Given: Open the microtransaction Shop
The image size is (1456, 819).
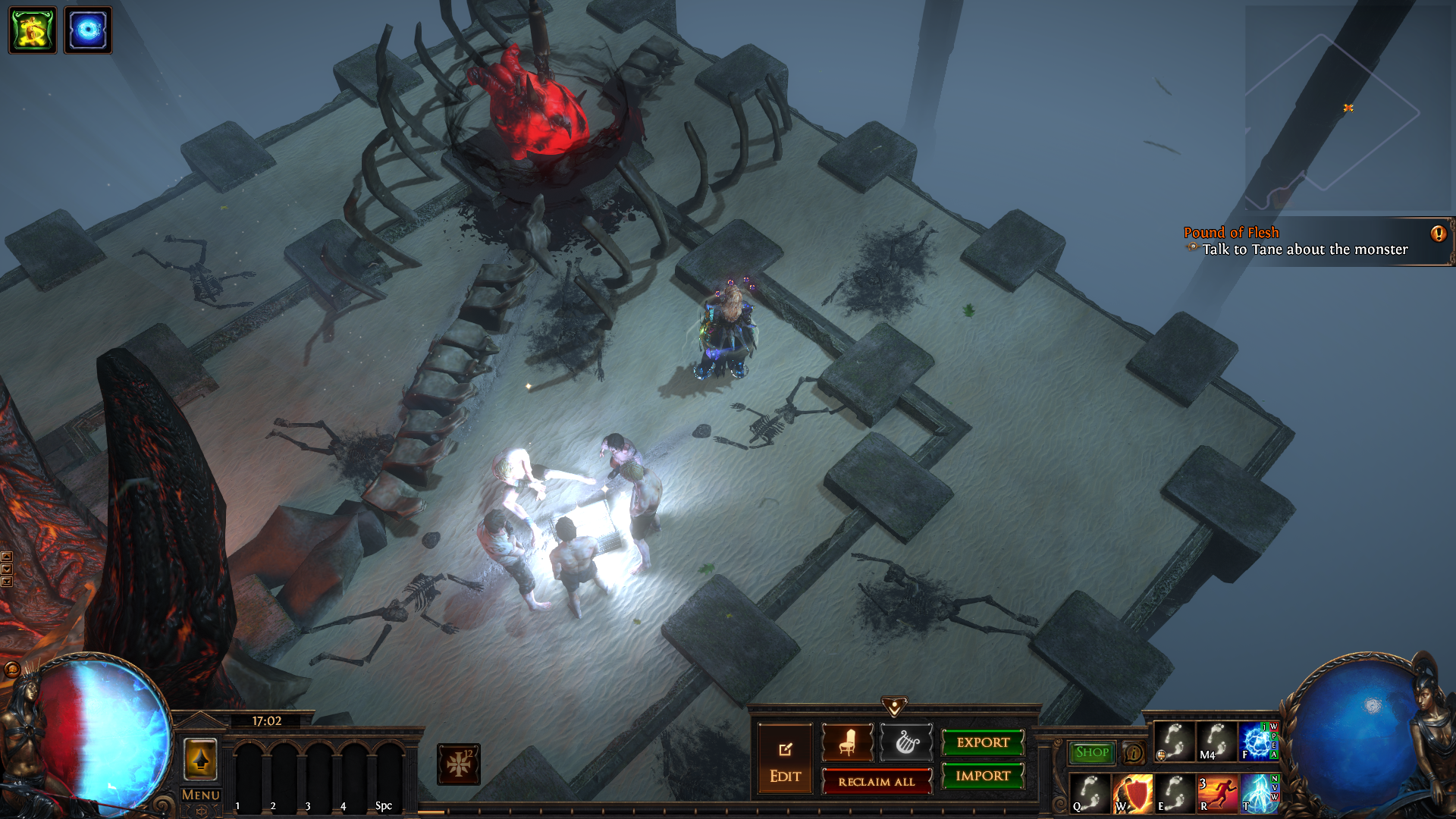Looking at the screenshot, I should pyautogui.click(x=1092, y=752).
